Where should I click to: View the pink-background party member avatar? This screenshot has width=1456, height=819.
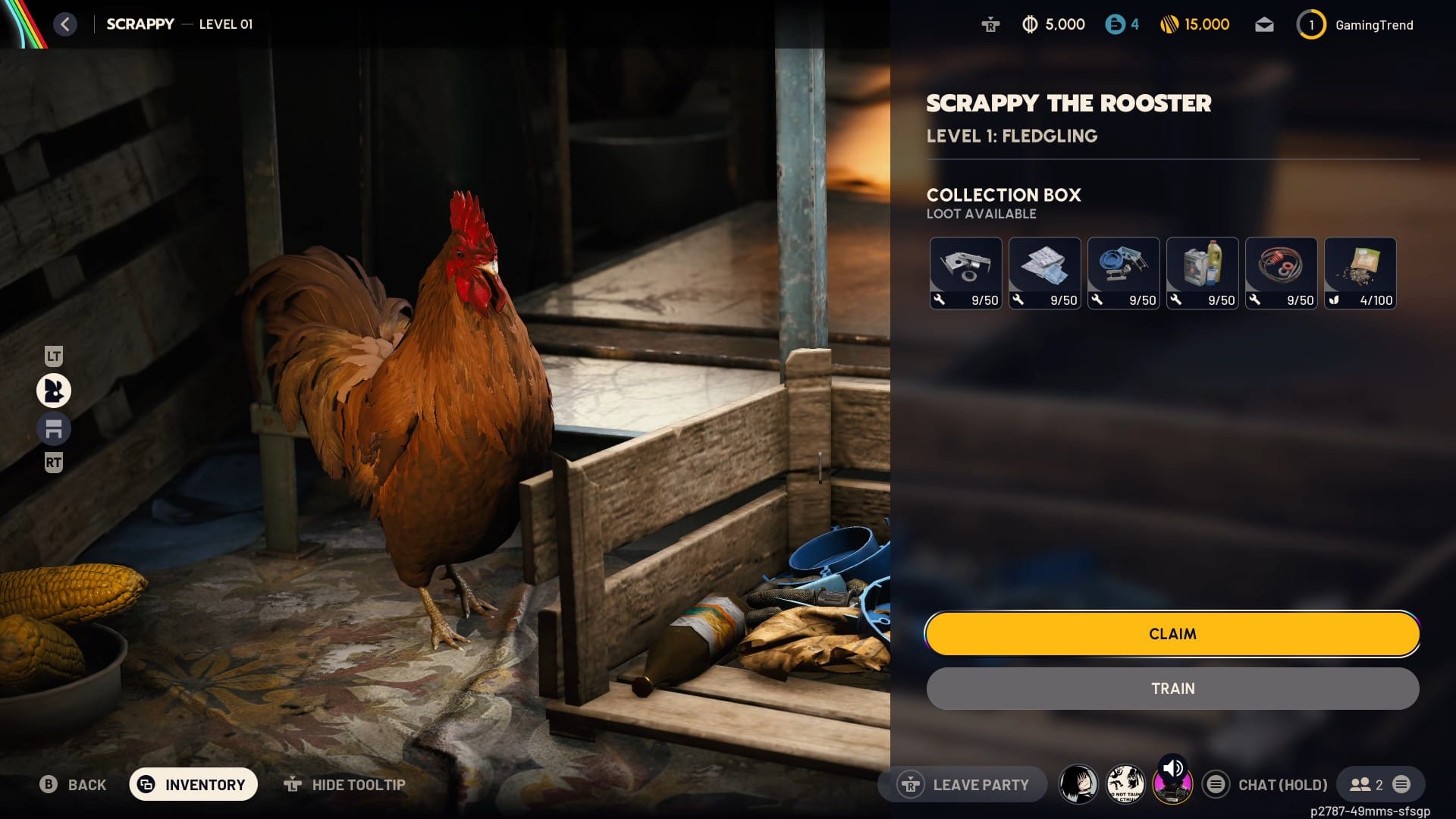pos(1172,785)
